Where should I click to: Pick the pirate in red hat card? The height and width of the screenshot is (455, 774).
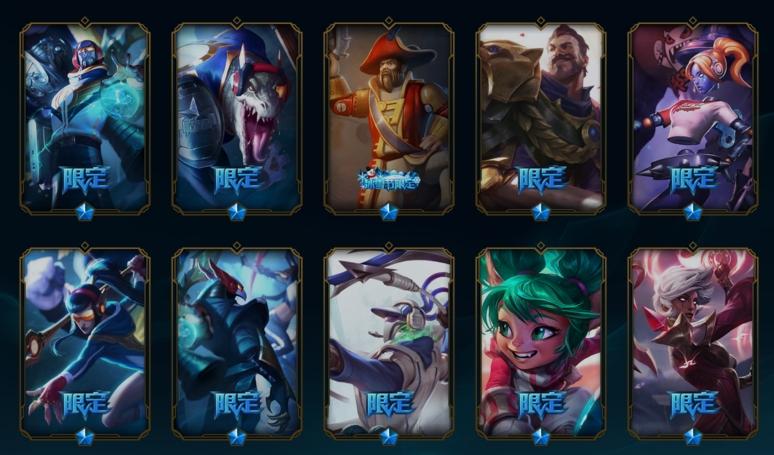tap(389, 117)
